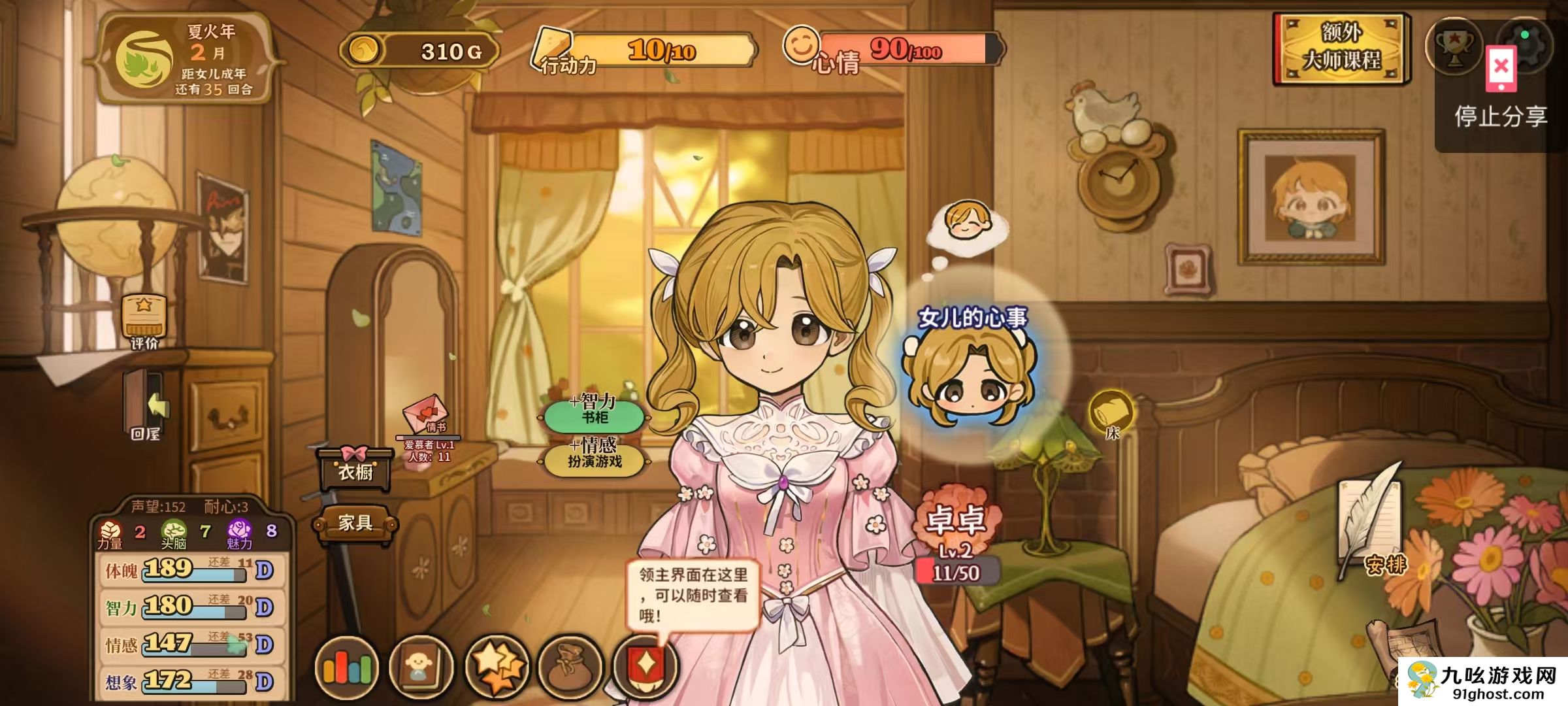This screenshot has width=1568, height=706.
Task: Open the trophy achievements icon
Action: coord(1453,47)
